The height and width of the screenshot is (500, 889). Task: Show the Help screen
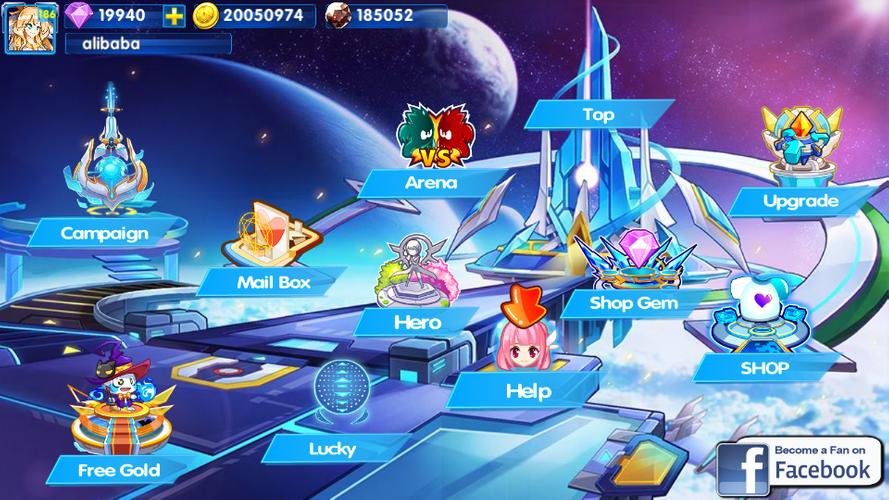(528, 391)
